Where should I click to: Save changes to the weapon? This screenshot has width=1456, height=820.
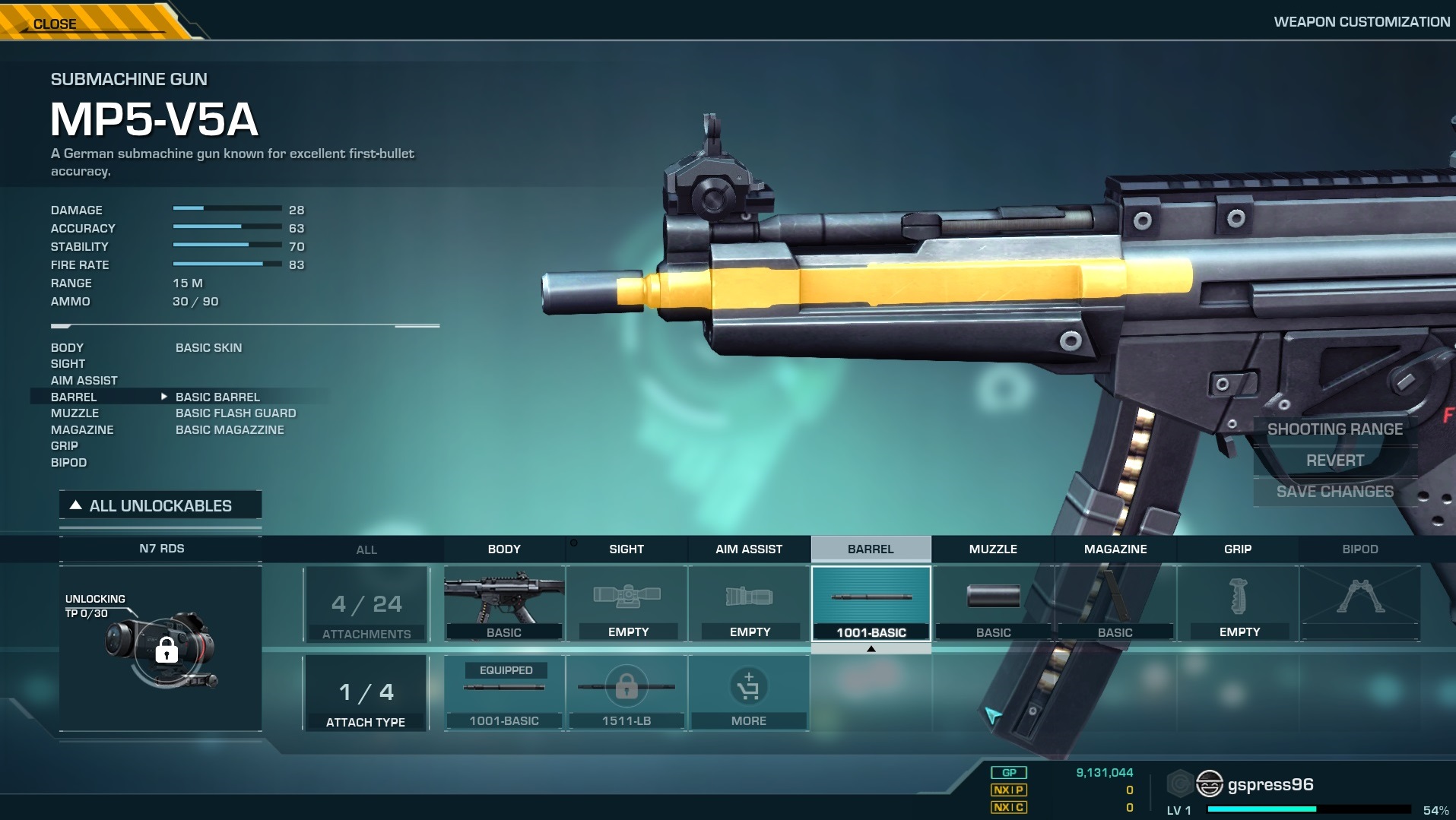pos(1334,492)
